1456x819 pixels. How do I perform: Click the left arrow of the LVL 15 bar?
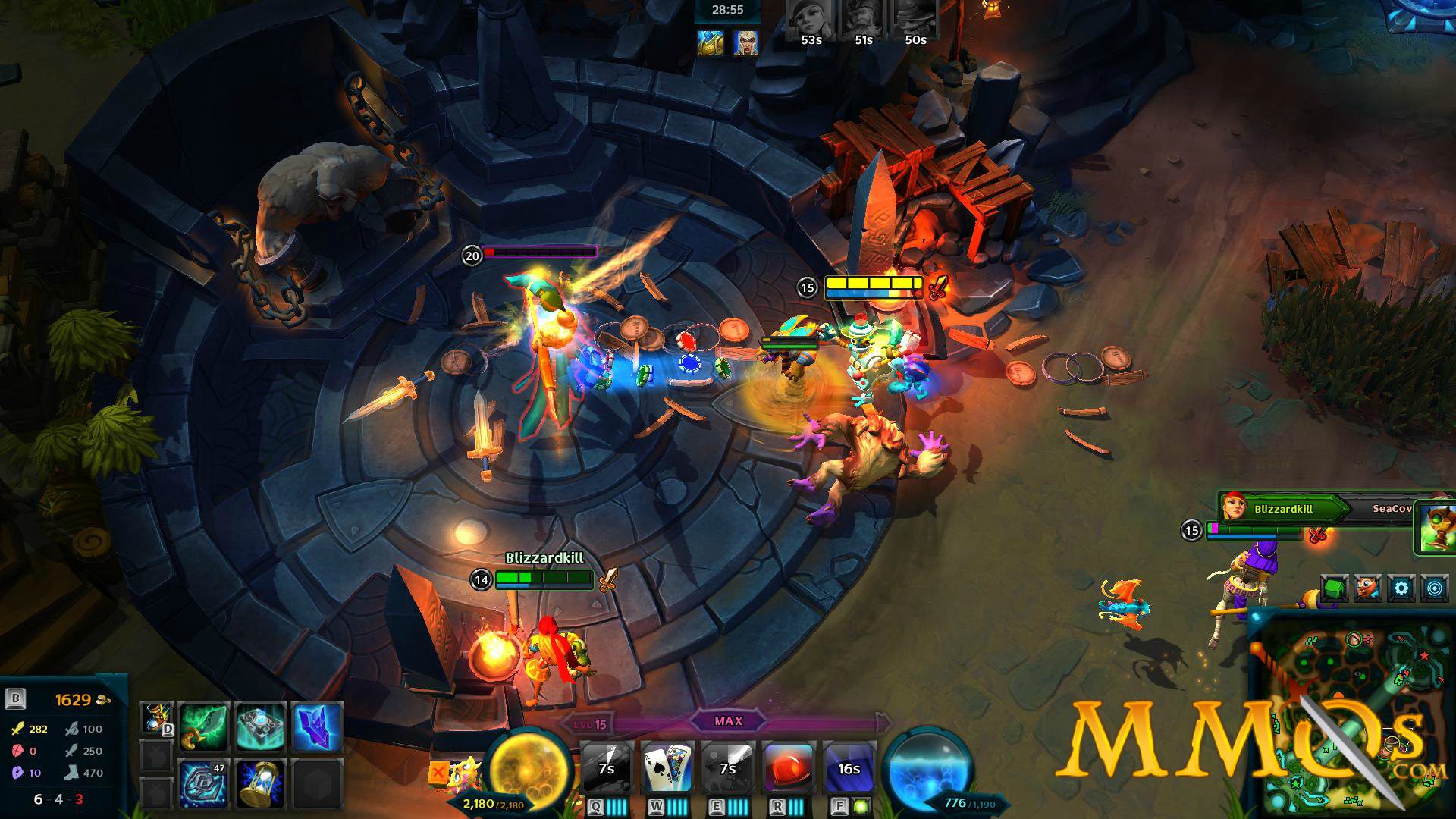566,722
